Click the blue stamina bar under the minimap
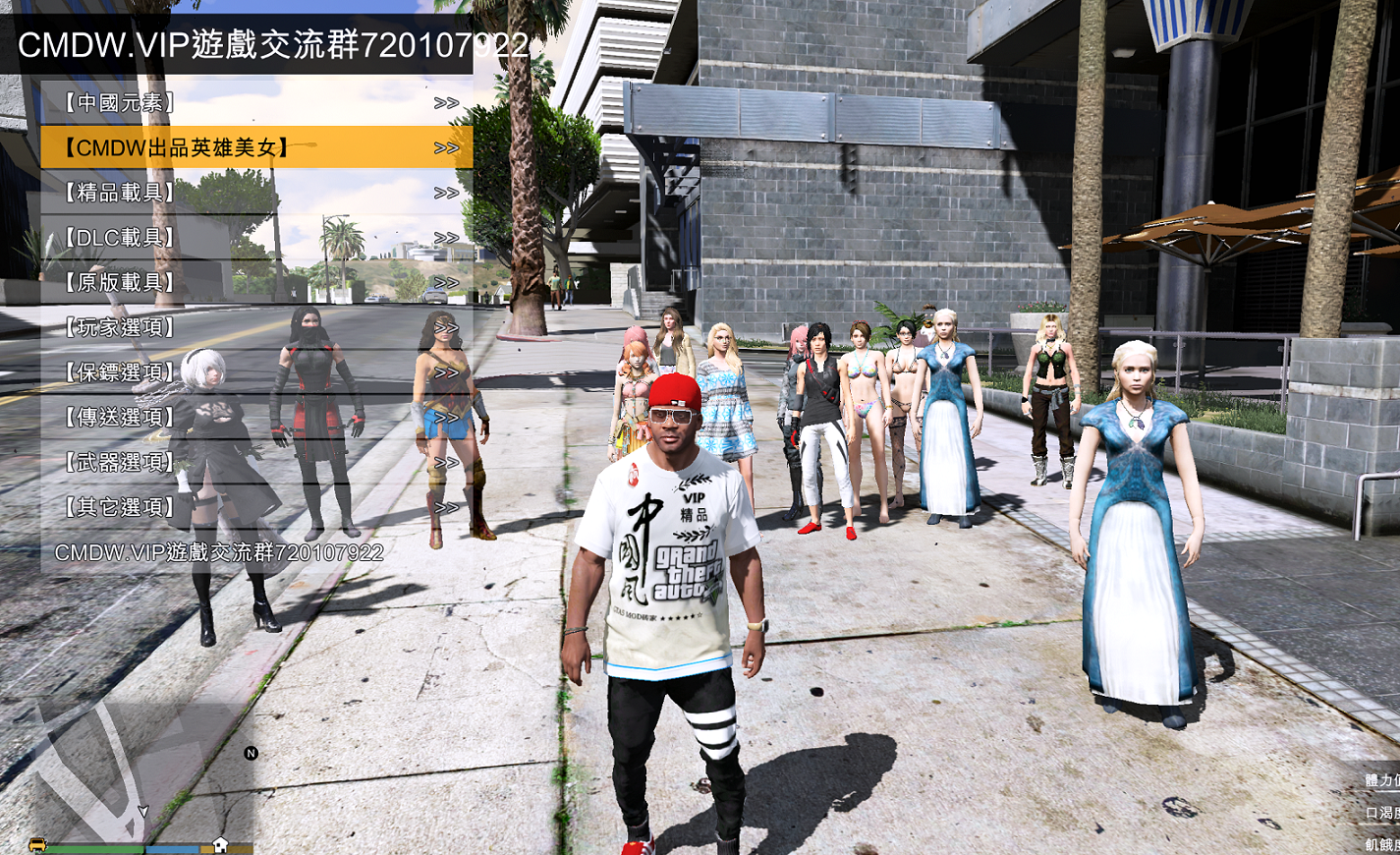This screenshot has height=855, width=1400. (172, 848)
